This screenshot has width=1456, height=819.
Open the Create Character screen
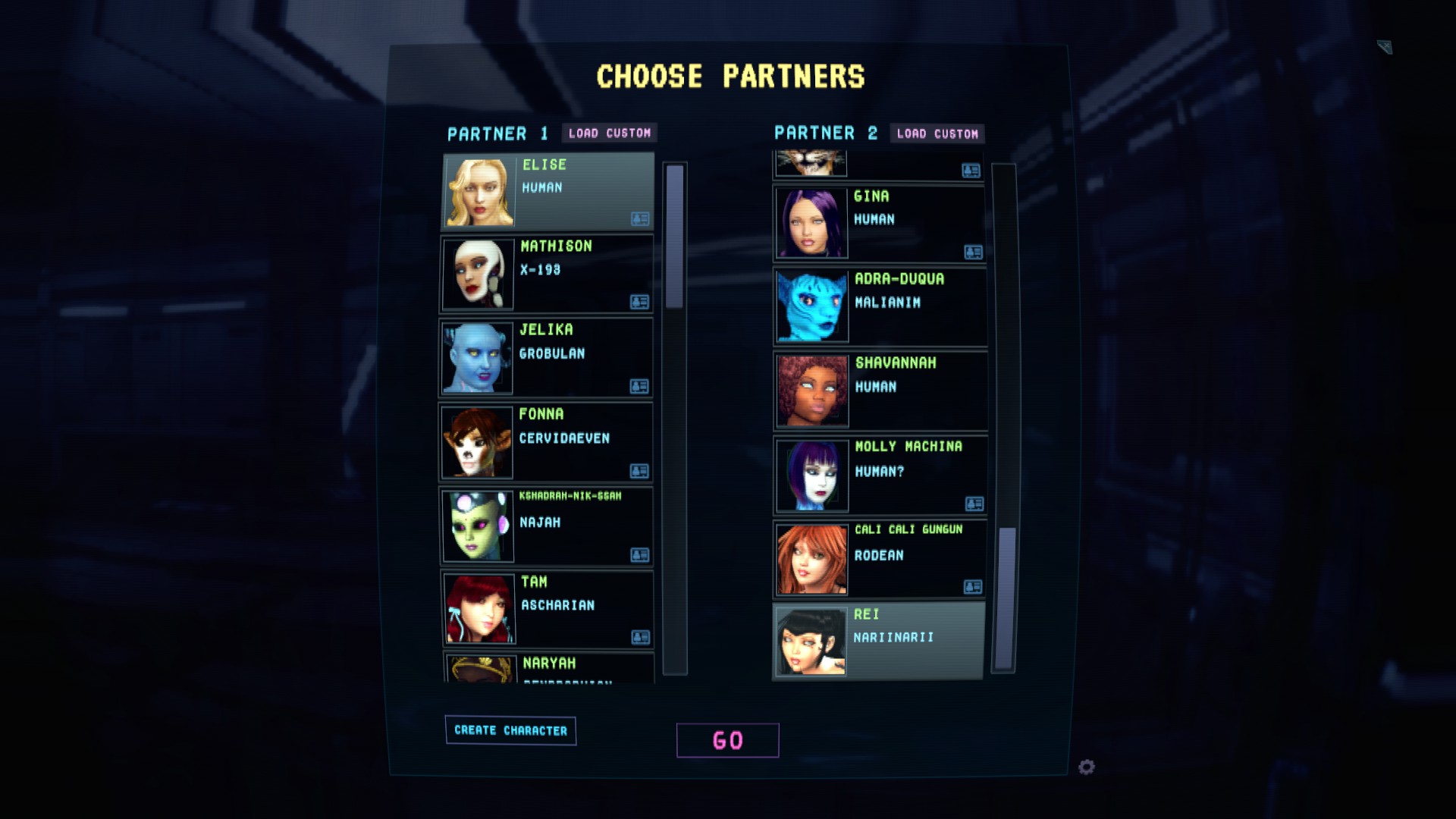[x=510, y=730]
